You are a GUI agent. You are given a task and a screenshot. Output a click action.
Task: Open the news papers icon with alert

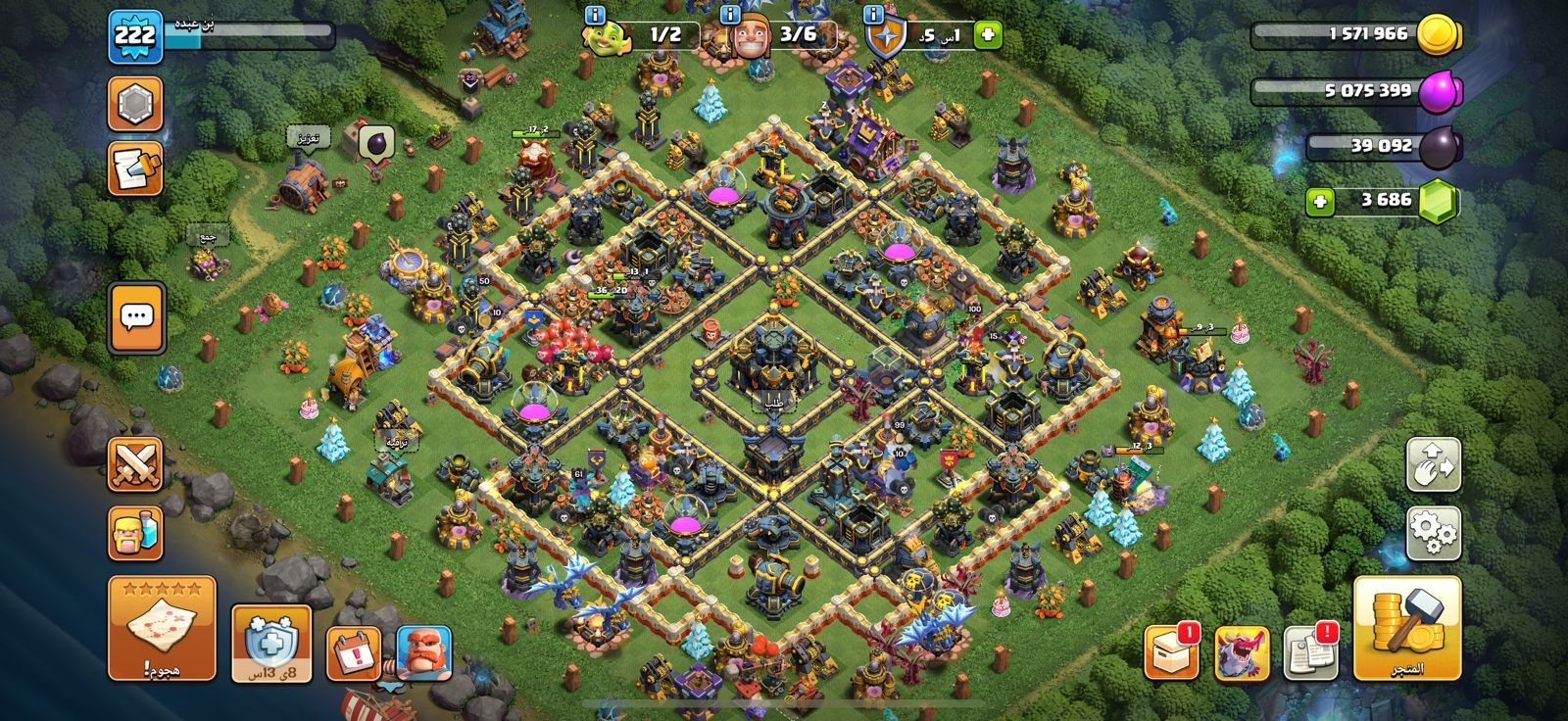coord(1310,652)
